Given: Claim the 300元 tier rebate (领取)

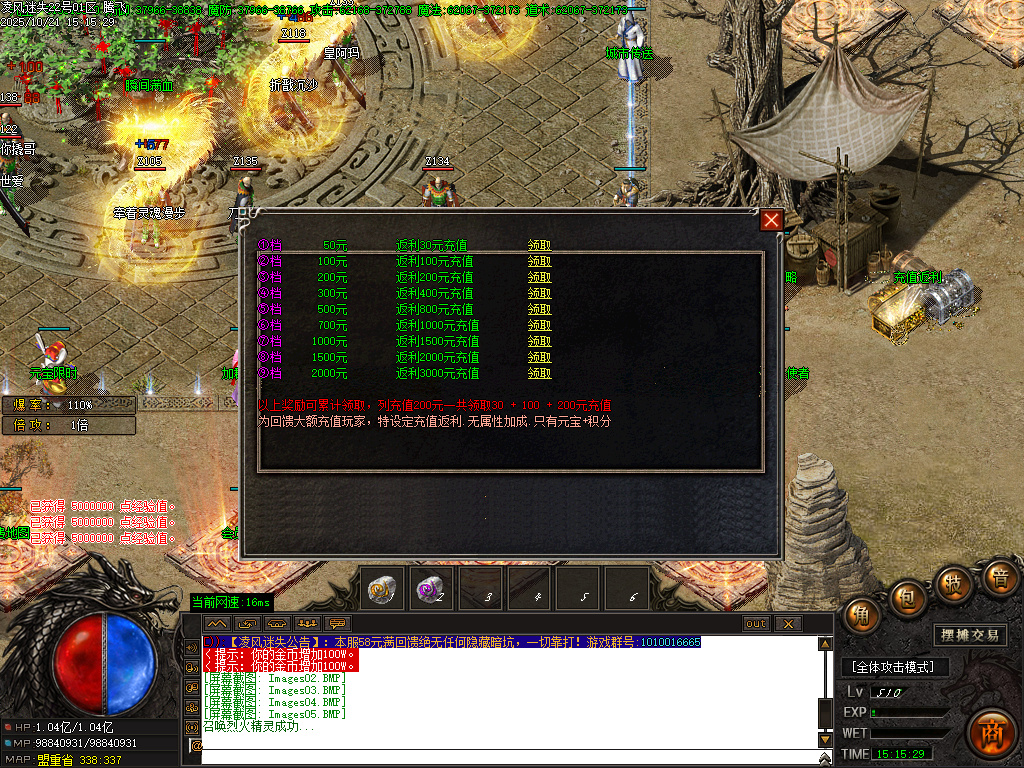Looking at the screenshot, I should point(540,293).
